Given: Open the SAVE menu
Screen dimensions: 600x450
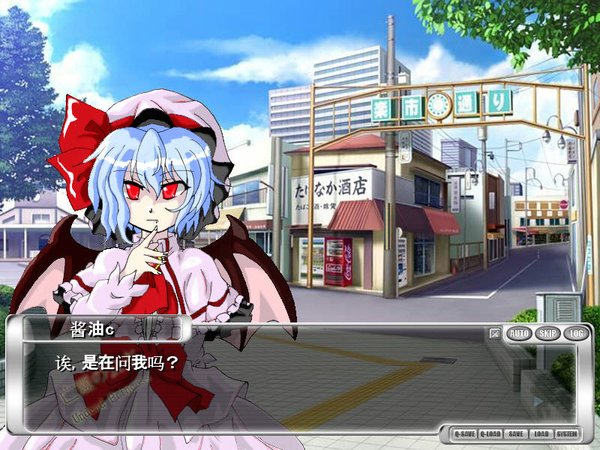Looking at the screenshot, I should tap(517, 434).
